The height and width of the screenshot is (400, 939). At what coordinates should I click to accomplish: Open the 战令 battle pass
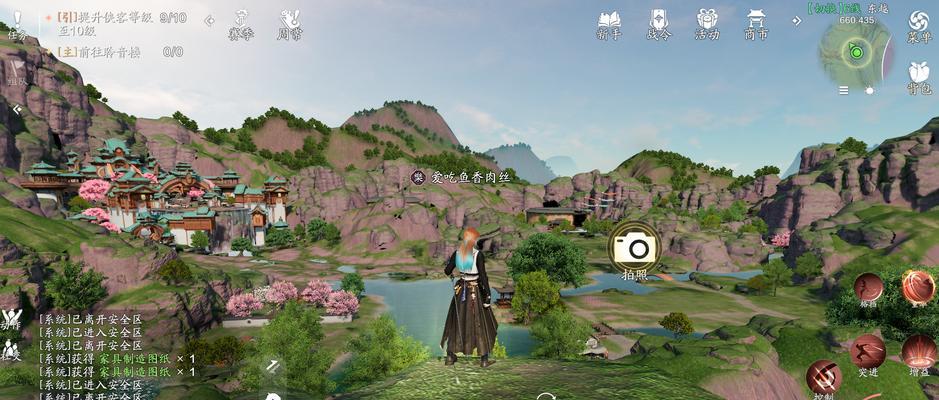[658, 24]
